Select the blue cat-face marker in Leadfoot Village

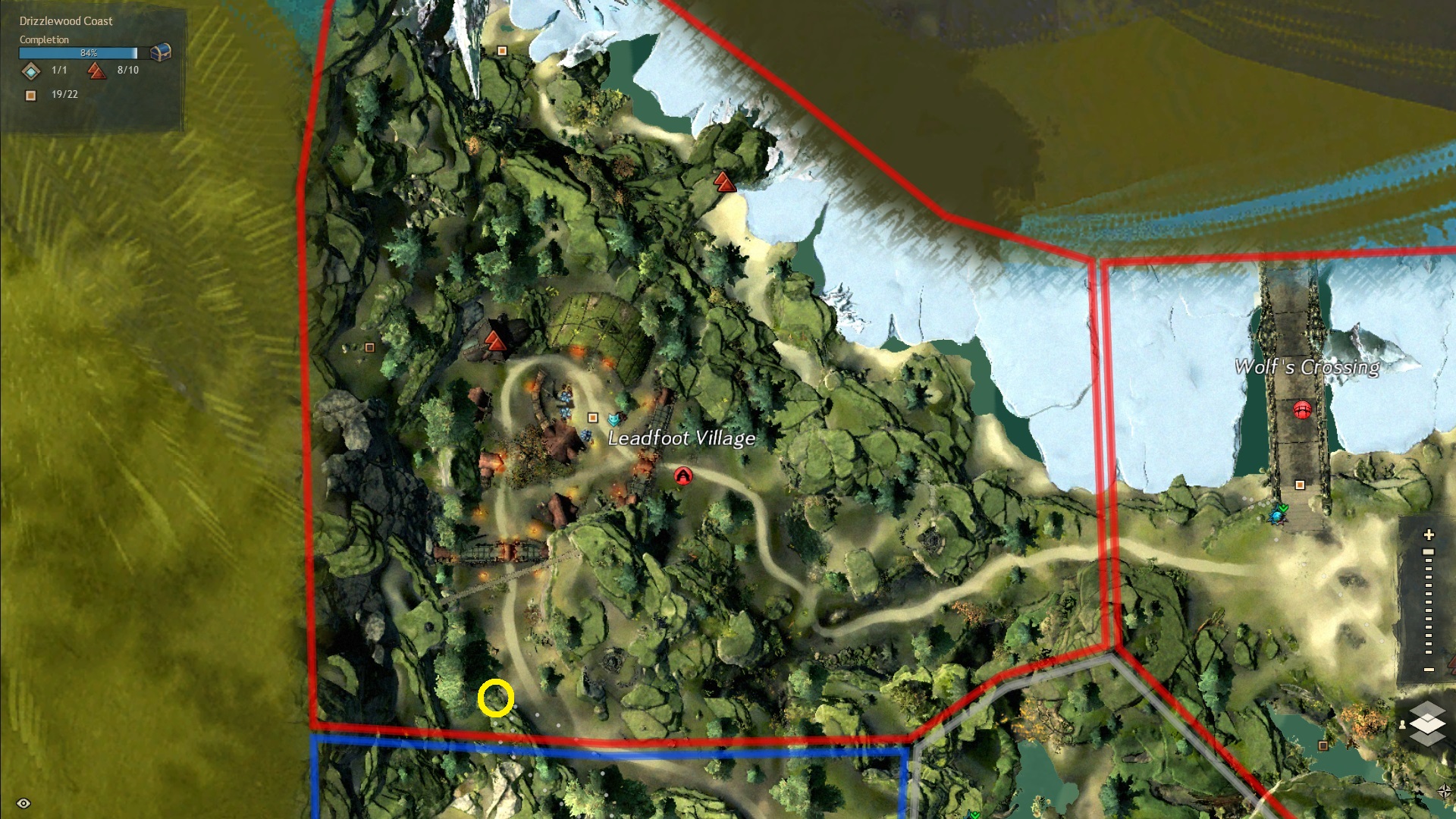pyautogui.click(x=613, y=419)
